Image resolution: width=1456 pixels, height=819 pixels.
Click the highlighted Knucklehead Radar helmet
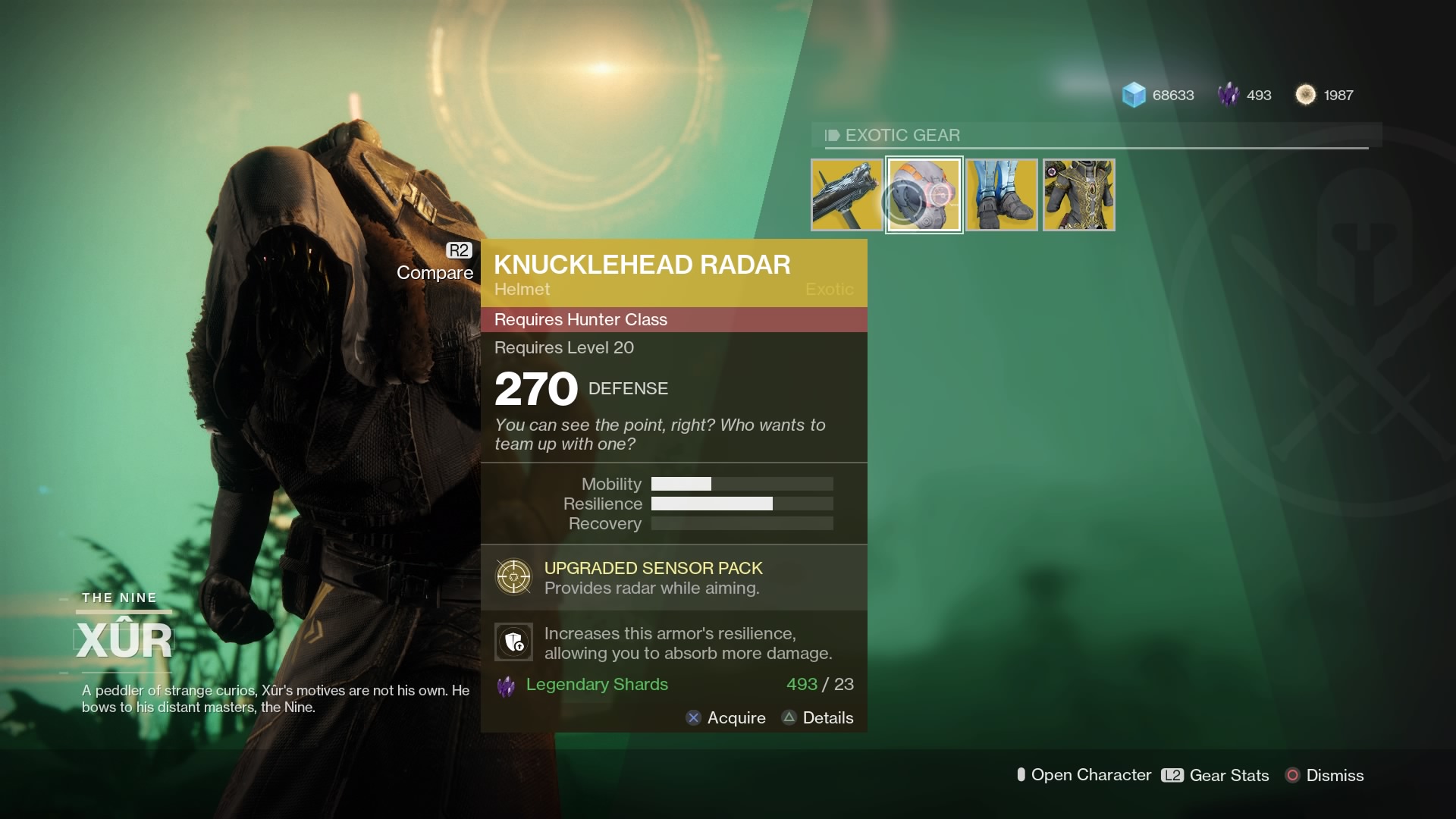point(924,195)
